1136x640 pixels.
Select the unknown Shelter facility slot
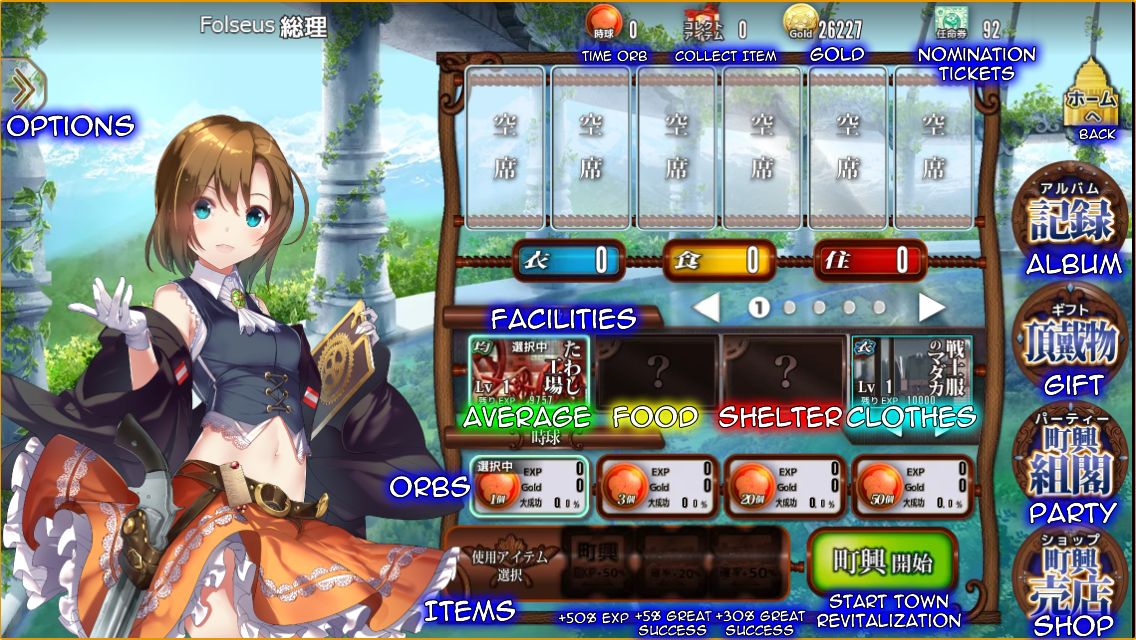pyautogui.click(x=784, y=372)
